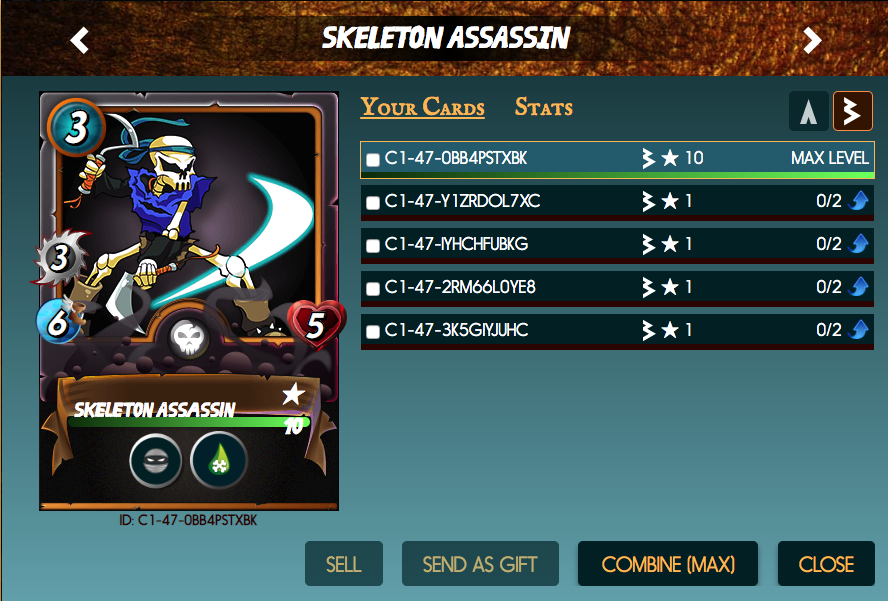Switch to the Stats tab

[543, 107]
